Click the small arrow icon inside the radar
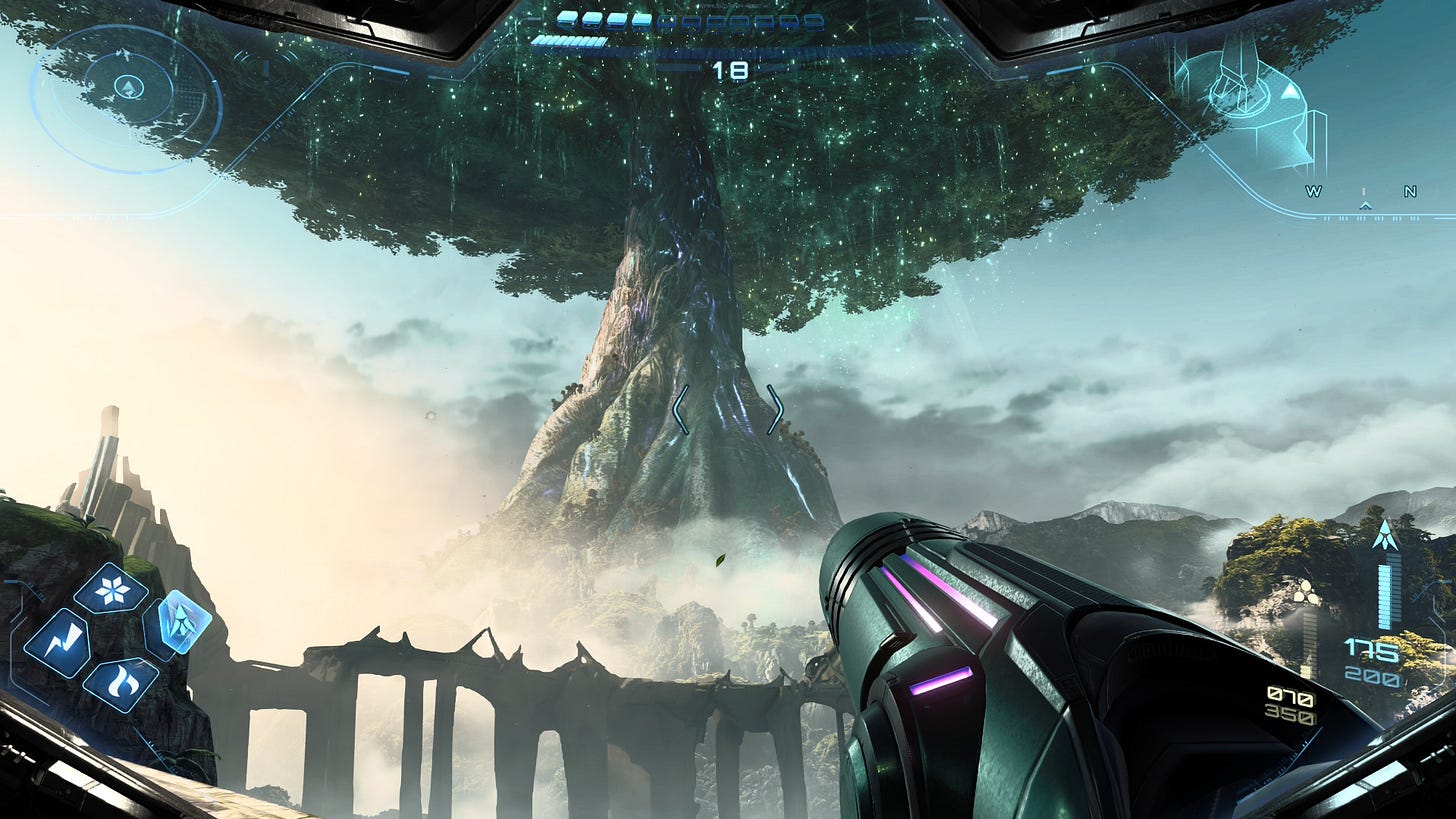 tap(128, 87)
